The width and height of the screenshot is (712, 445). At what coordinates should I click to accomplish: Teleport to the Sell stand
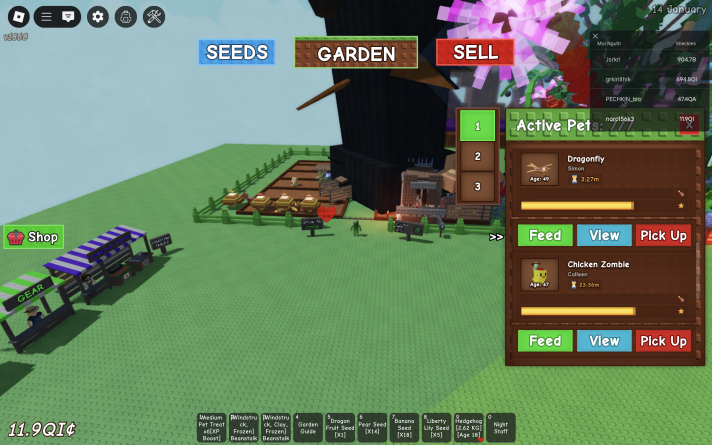coord(475,52)
